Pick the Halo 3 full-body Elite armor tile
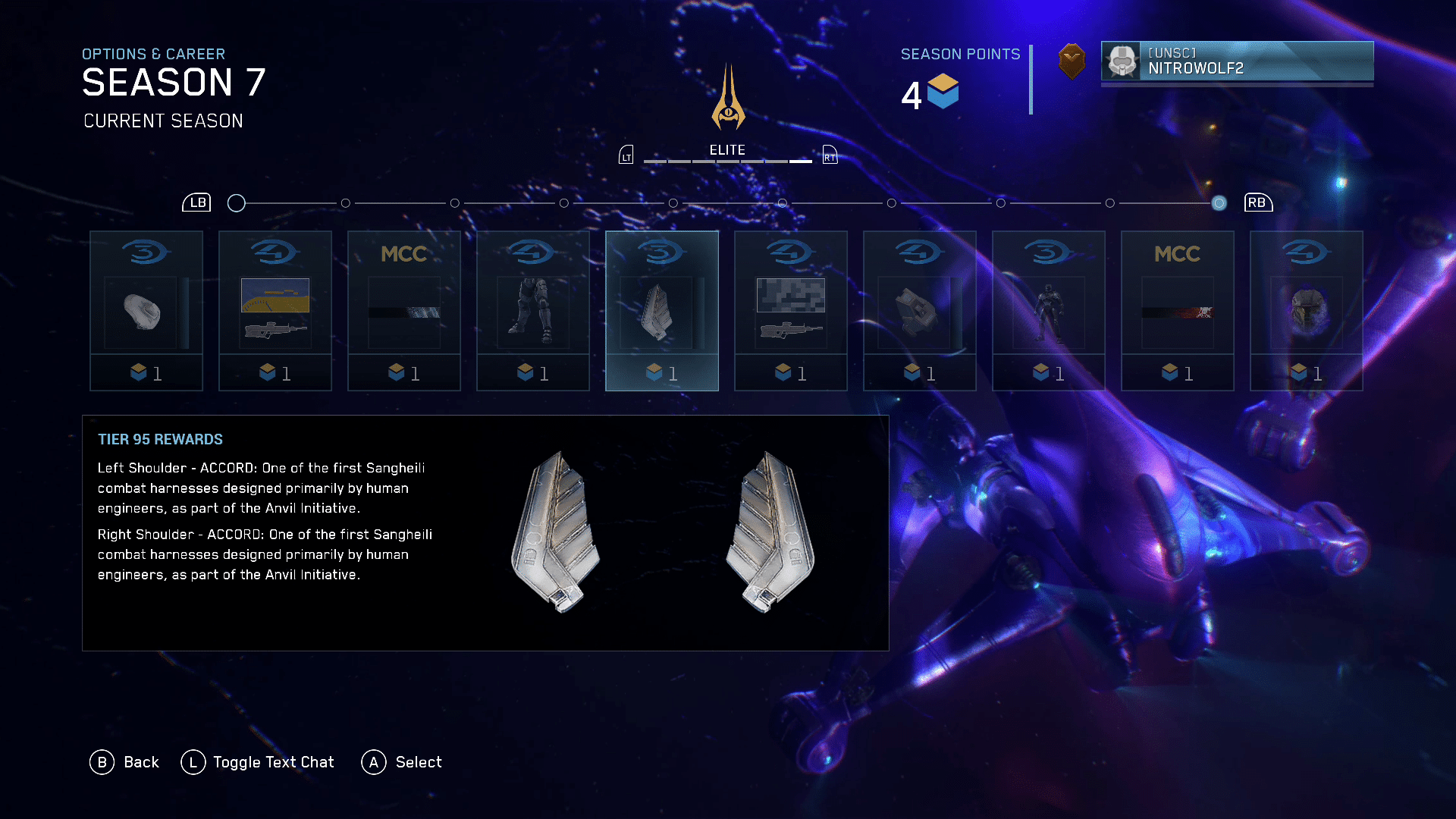The image size is (1456, 819). click(1048, 311)
